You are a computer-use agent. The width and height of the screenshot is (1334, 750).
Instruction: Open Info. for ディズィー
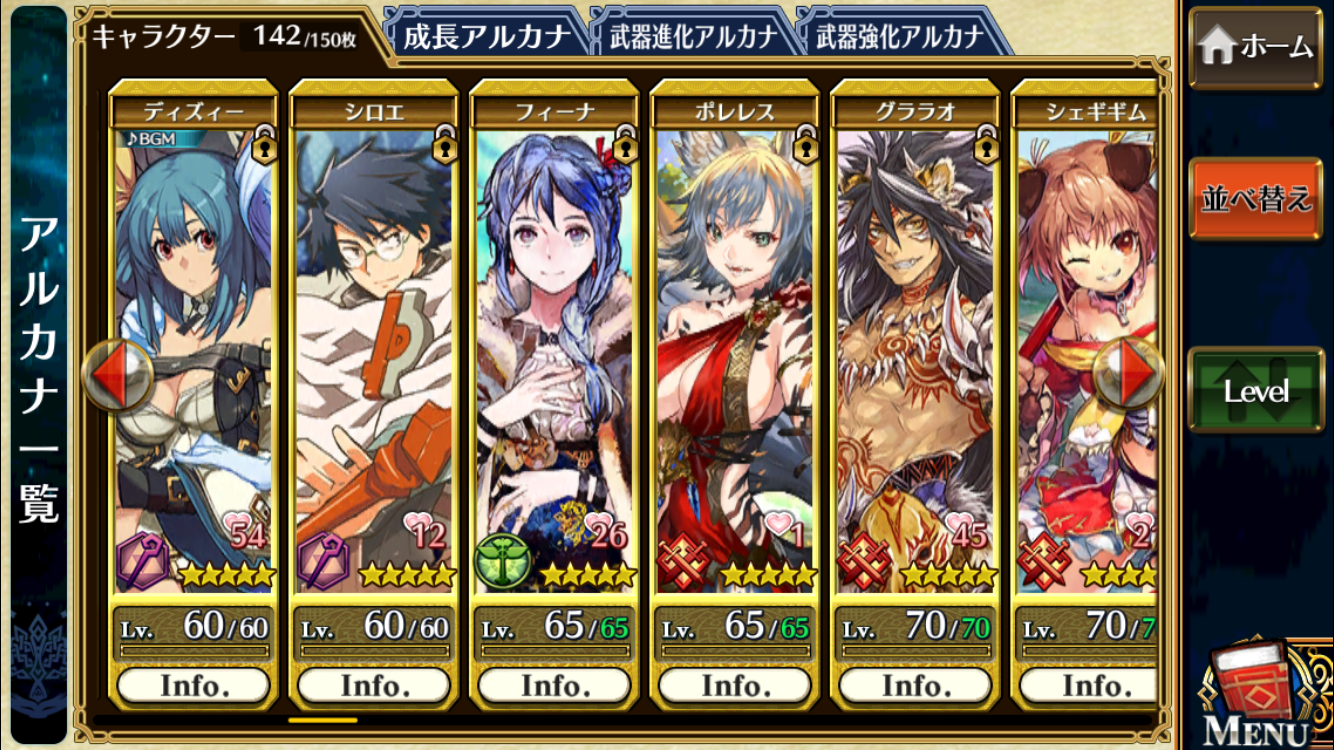click(x=194, y=685)
